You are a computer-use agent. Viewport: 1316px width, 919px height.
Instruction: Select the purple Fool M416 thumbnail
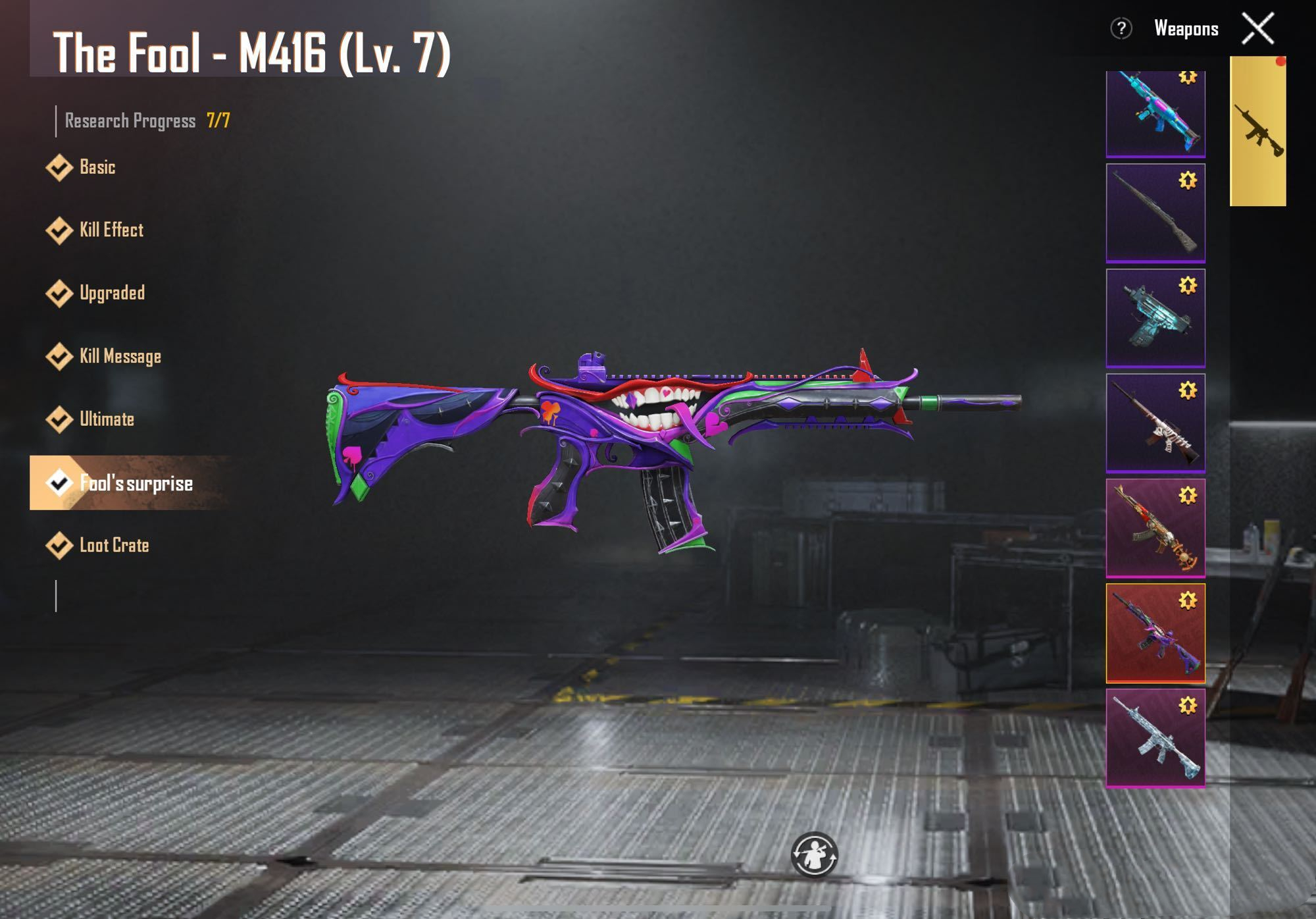[1155, 633]
